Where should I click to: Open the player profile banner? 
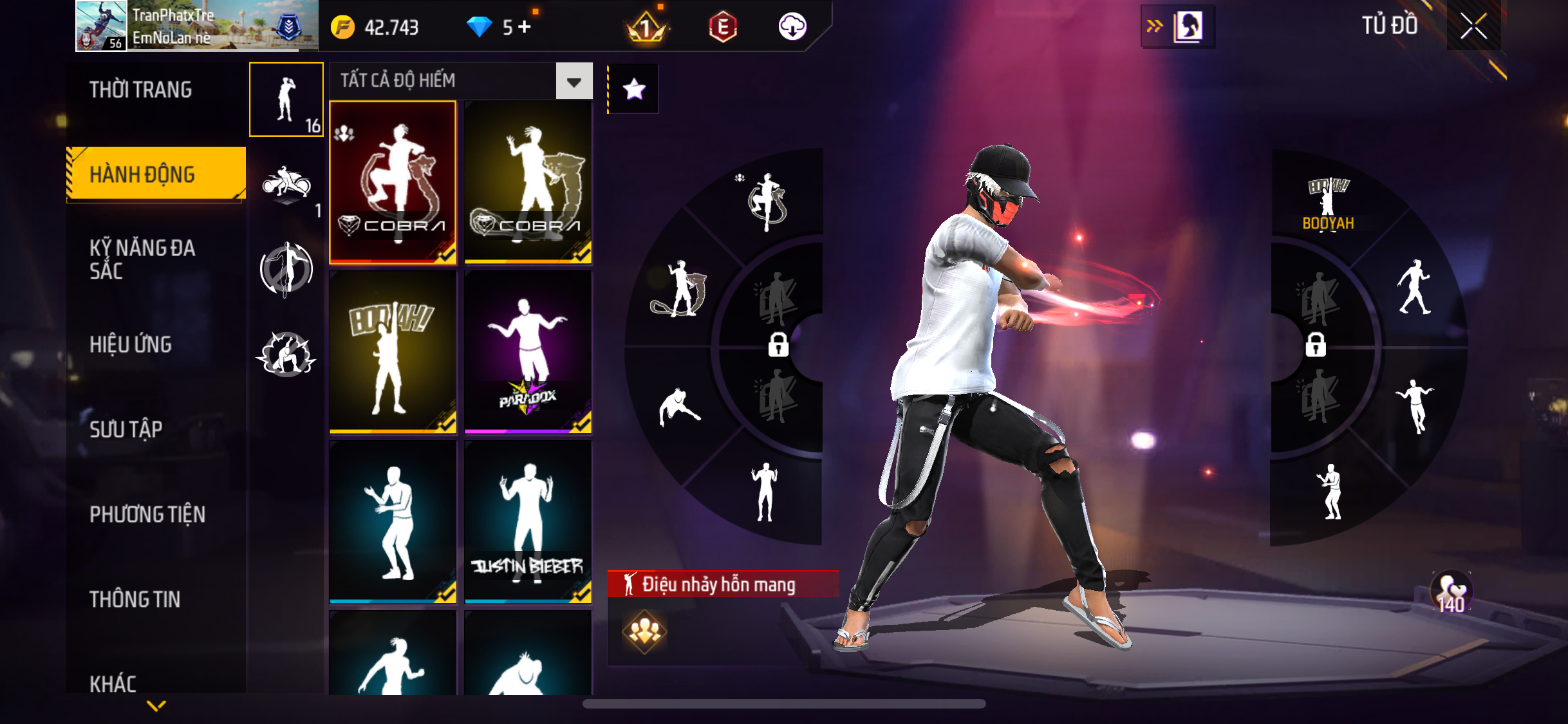tap(197, 26)
